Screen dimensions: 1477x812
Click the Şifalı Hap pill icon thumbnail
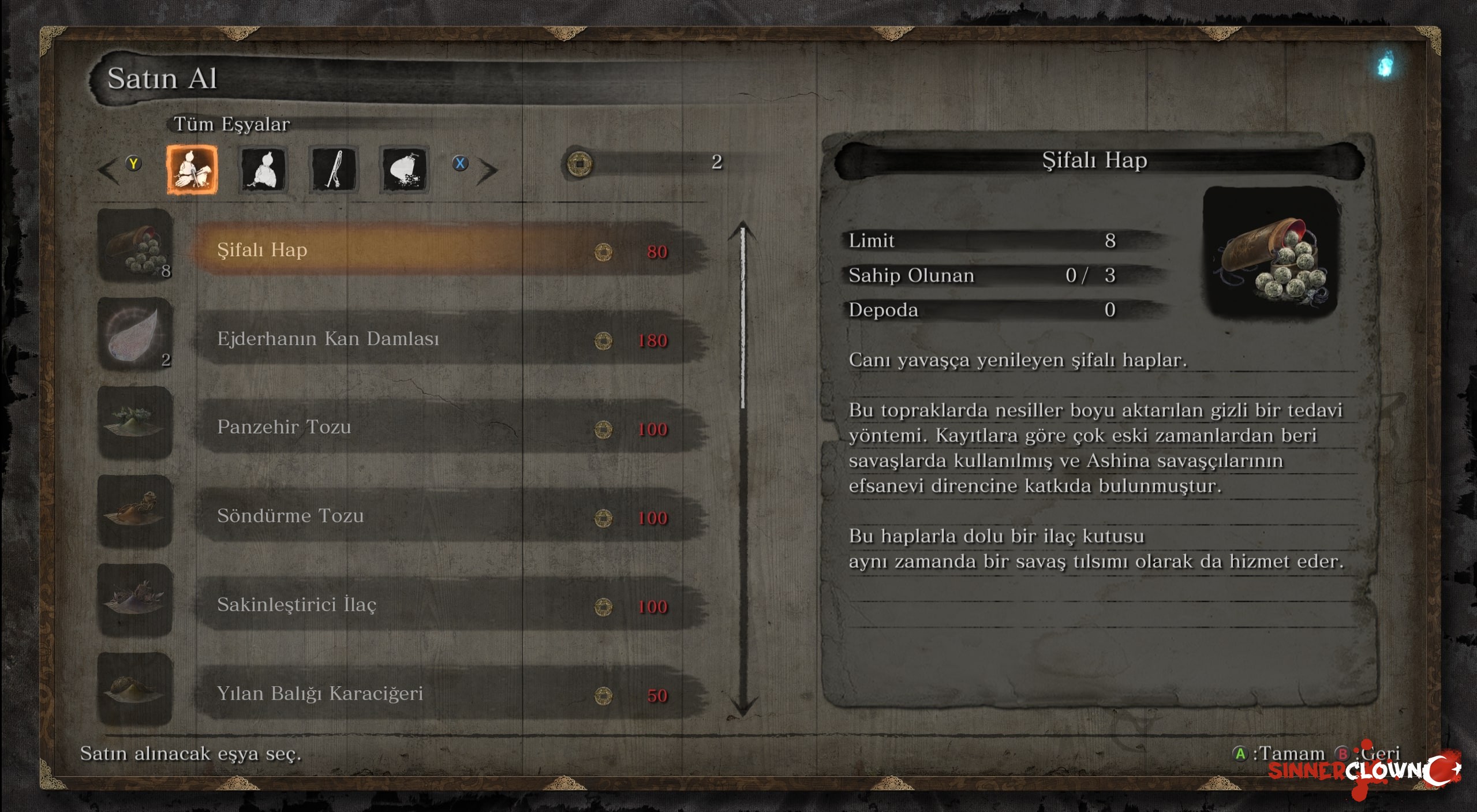pyautogui.click(x=135, y=246)
